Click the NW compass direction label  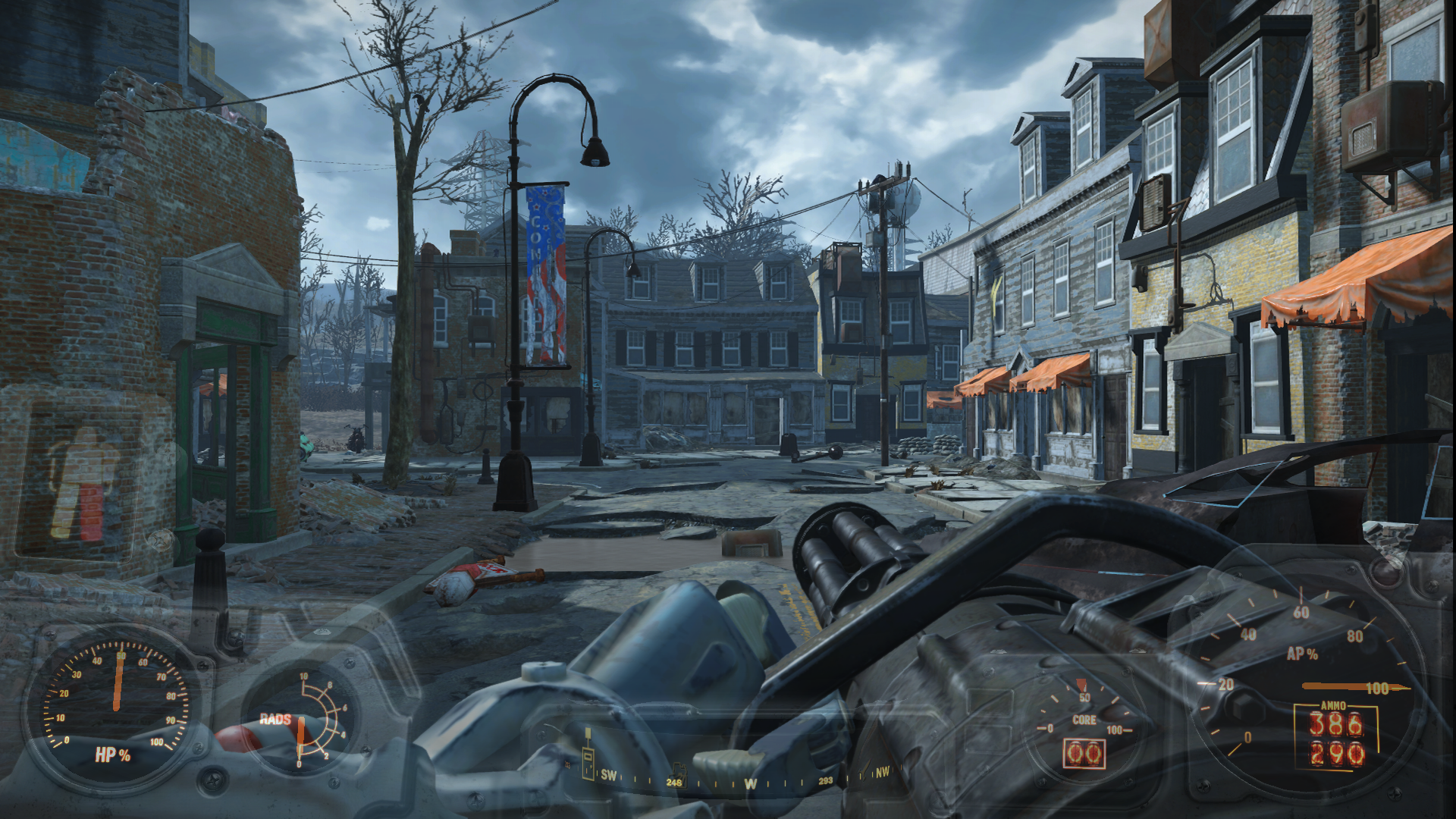point(882,771)
